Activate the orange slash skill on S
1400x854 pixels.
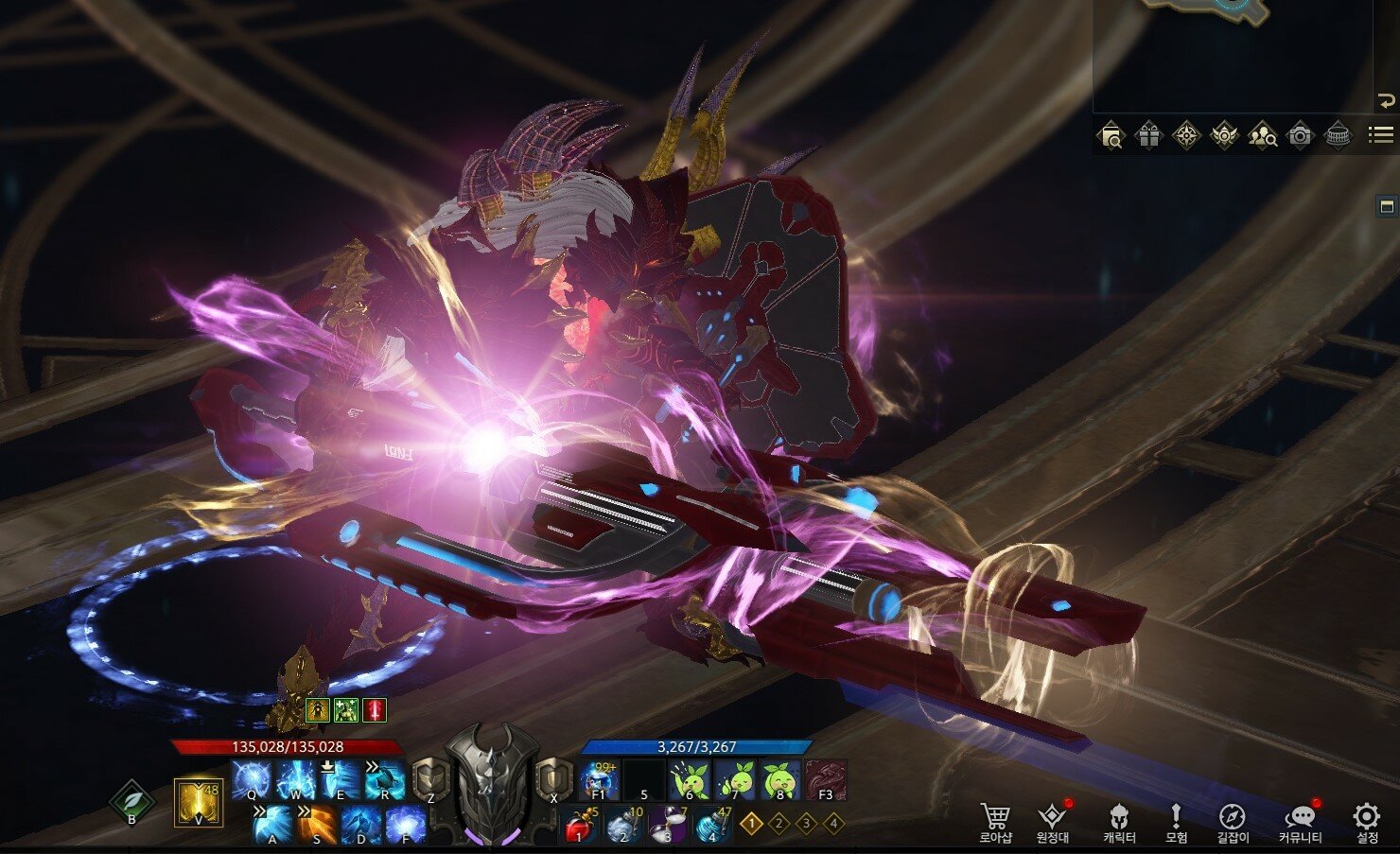[317, 825]
